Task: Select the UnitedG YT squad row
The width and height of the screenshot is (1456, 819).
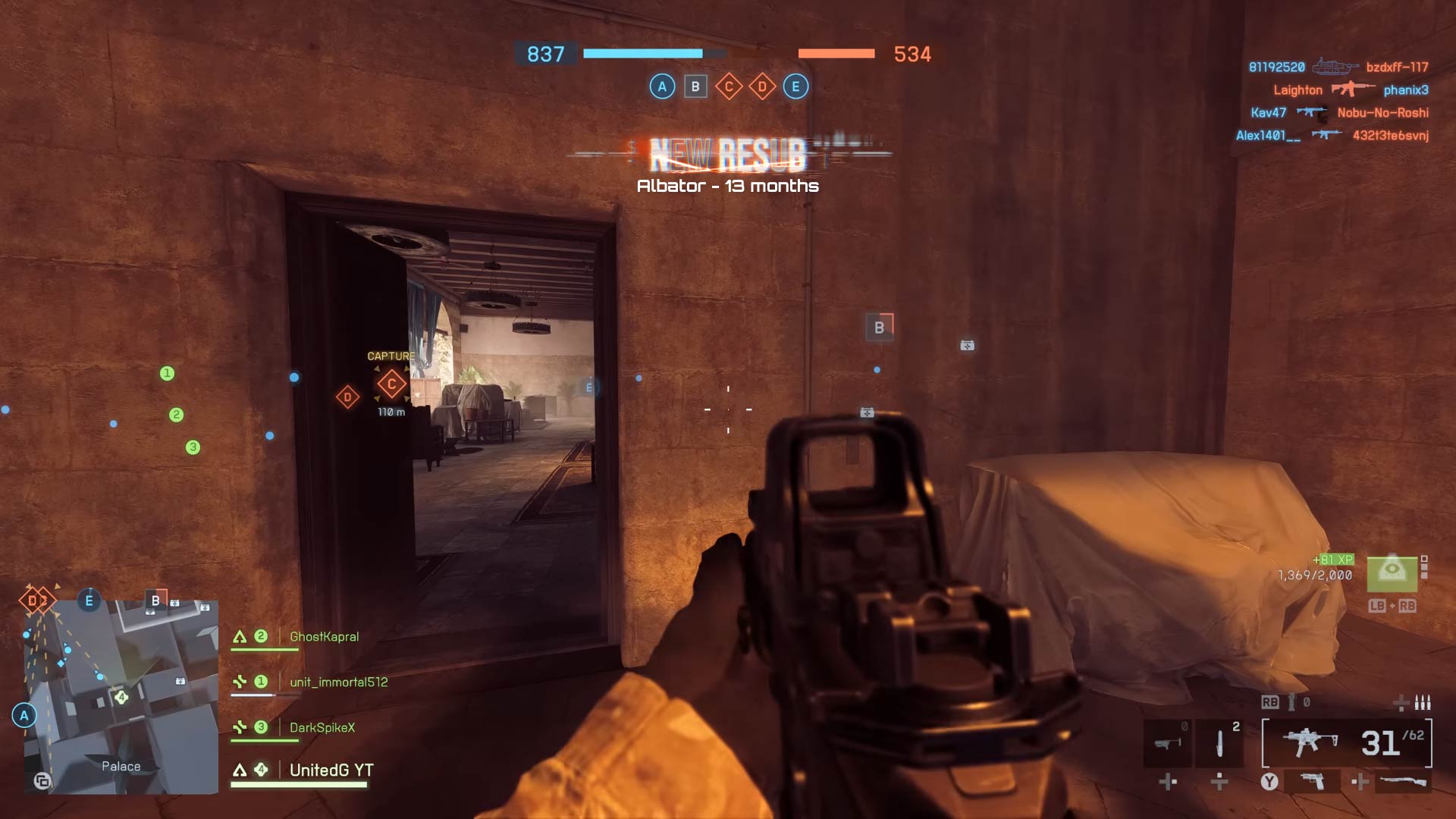Action: (331, 770)
